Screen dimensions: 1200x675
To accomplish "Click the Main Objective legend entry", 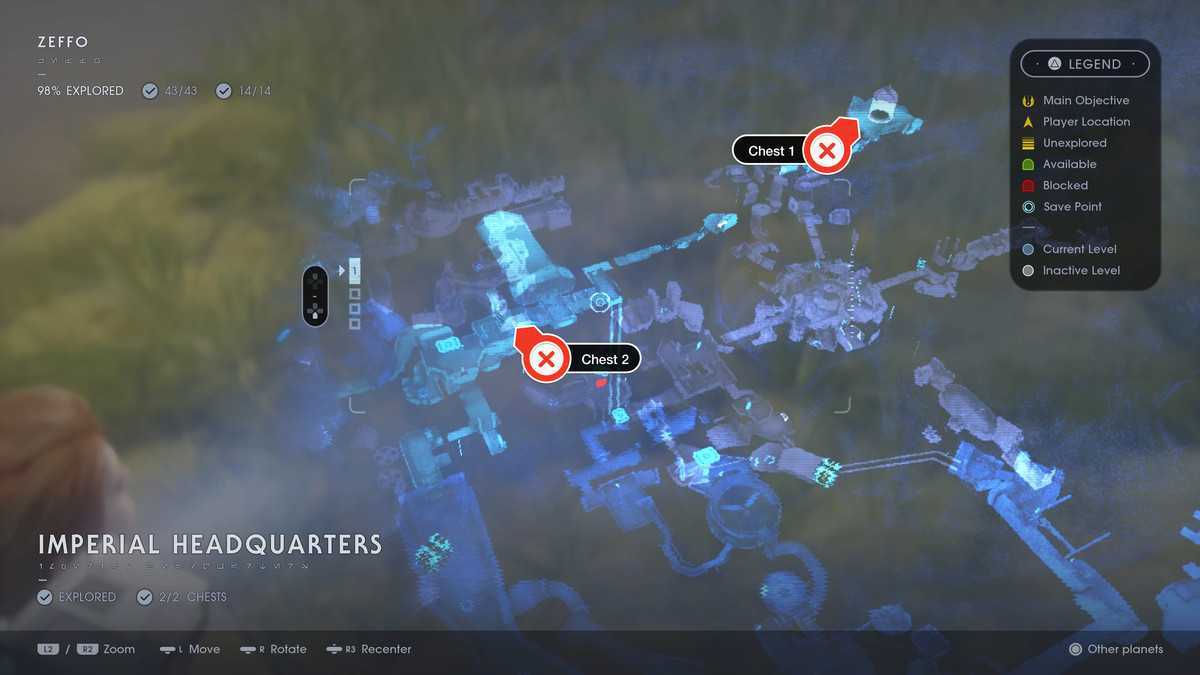I will pyautogui.click(x=1085, y=100).
